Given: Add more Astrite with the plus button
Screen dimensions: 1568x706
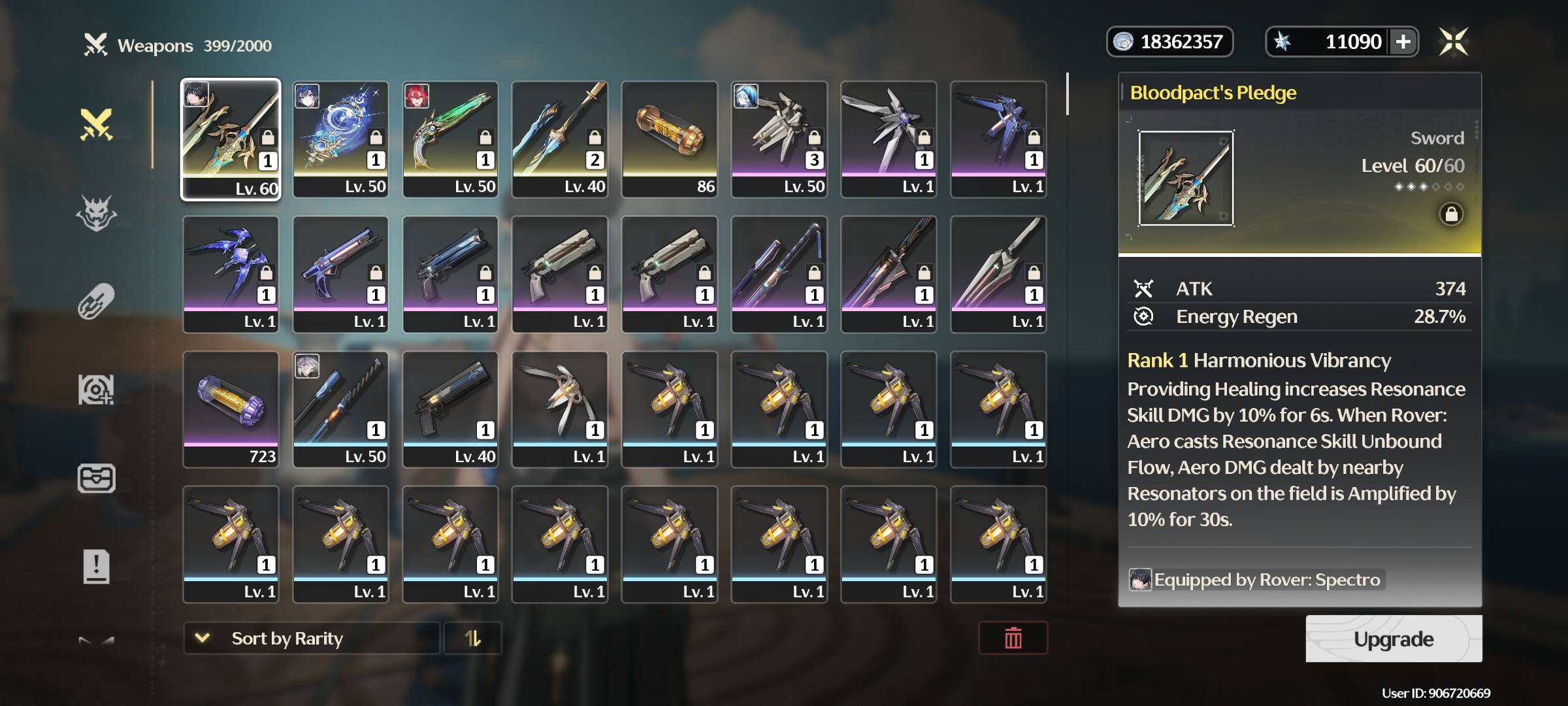Looking at the screenshot, I should pos(1403,42).
